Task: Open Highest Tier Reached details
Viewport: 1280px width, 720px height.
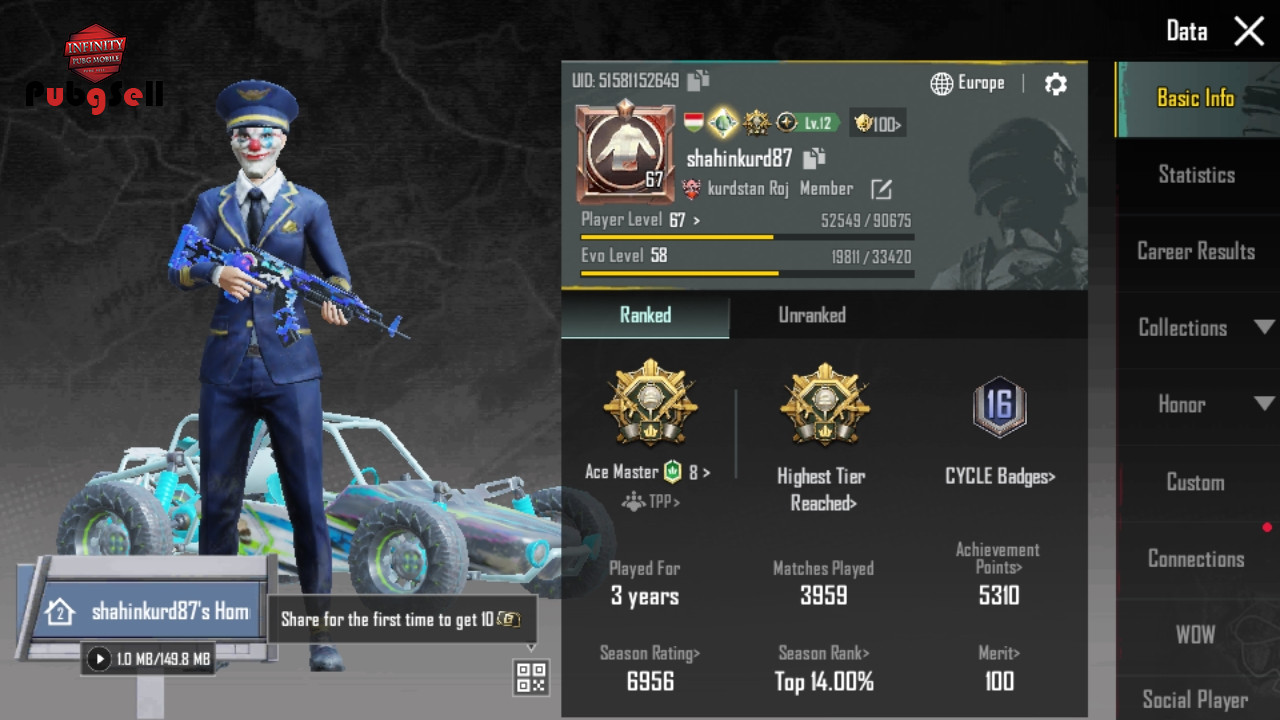Action: tap(823, 488)
